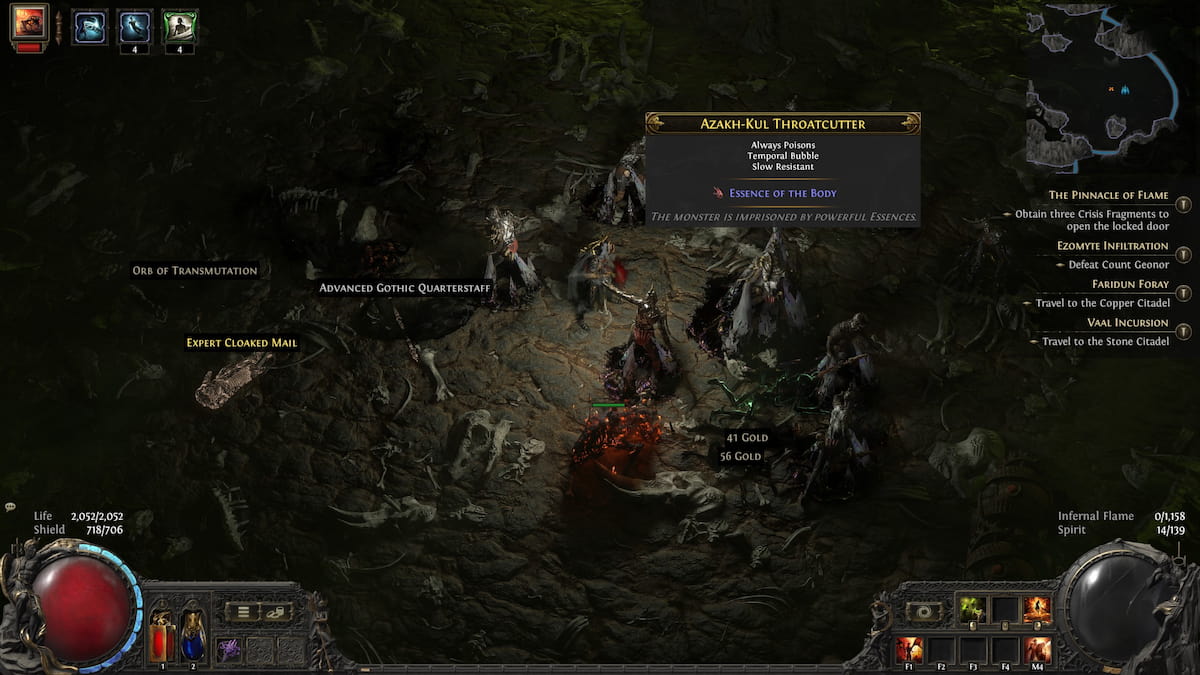
Task: Open the chat bubble icon above Life
Action: [x=10, y=507]
